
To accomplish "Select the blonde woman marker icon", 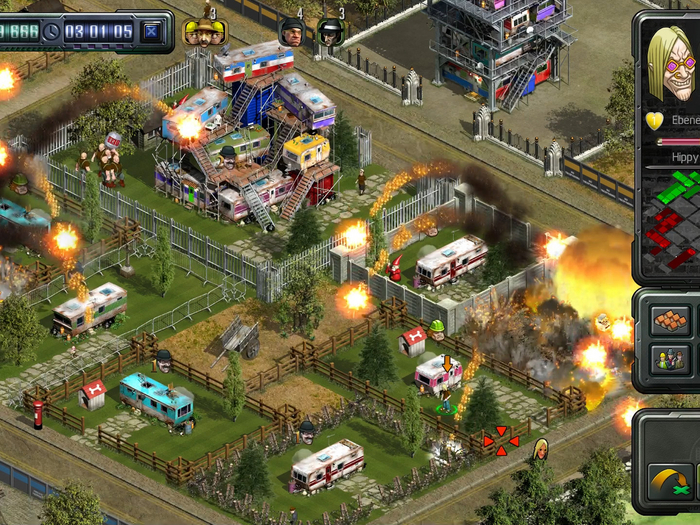I will coord(540,447).
